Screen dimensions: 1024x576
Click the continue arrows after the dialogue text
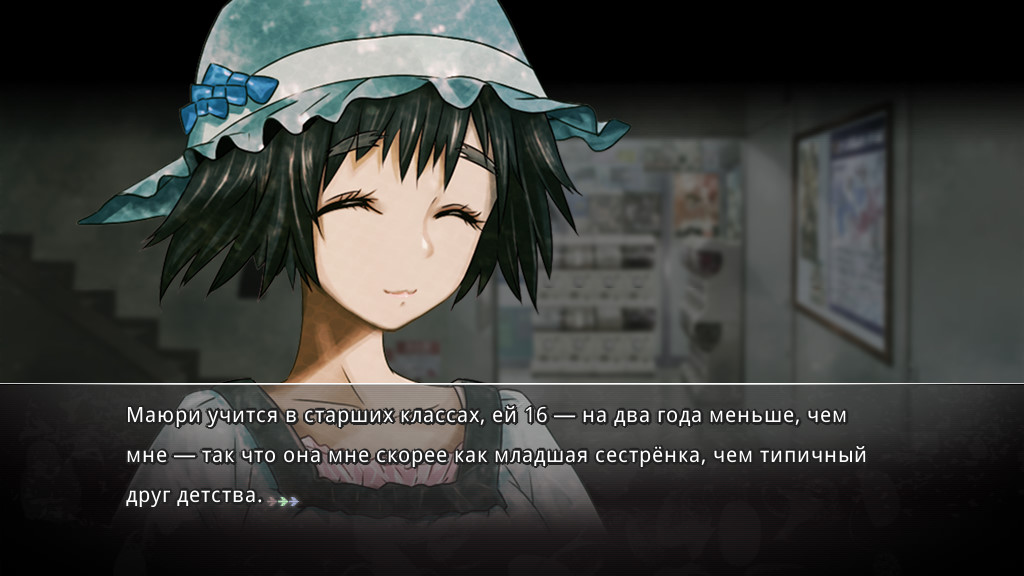tap(285, 499)
